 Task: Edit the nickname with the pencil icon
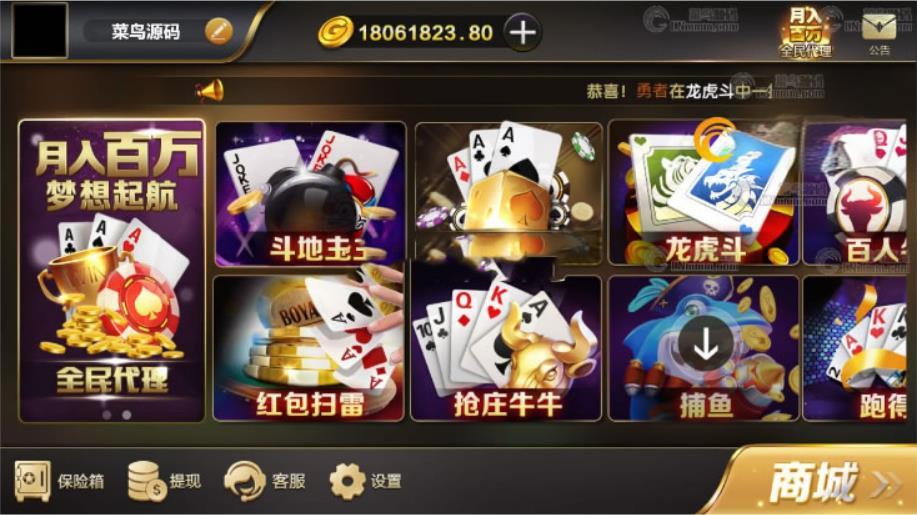[218, 31]
